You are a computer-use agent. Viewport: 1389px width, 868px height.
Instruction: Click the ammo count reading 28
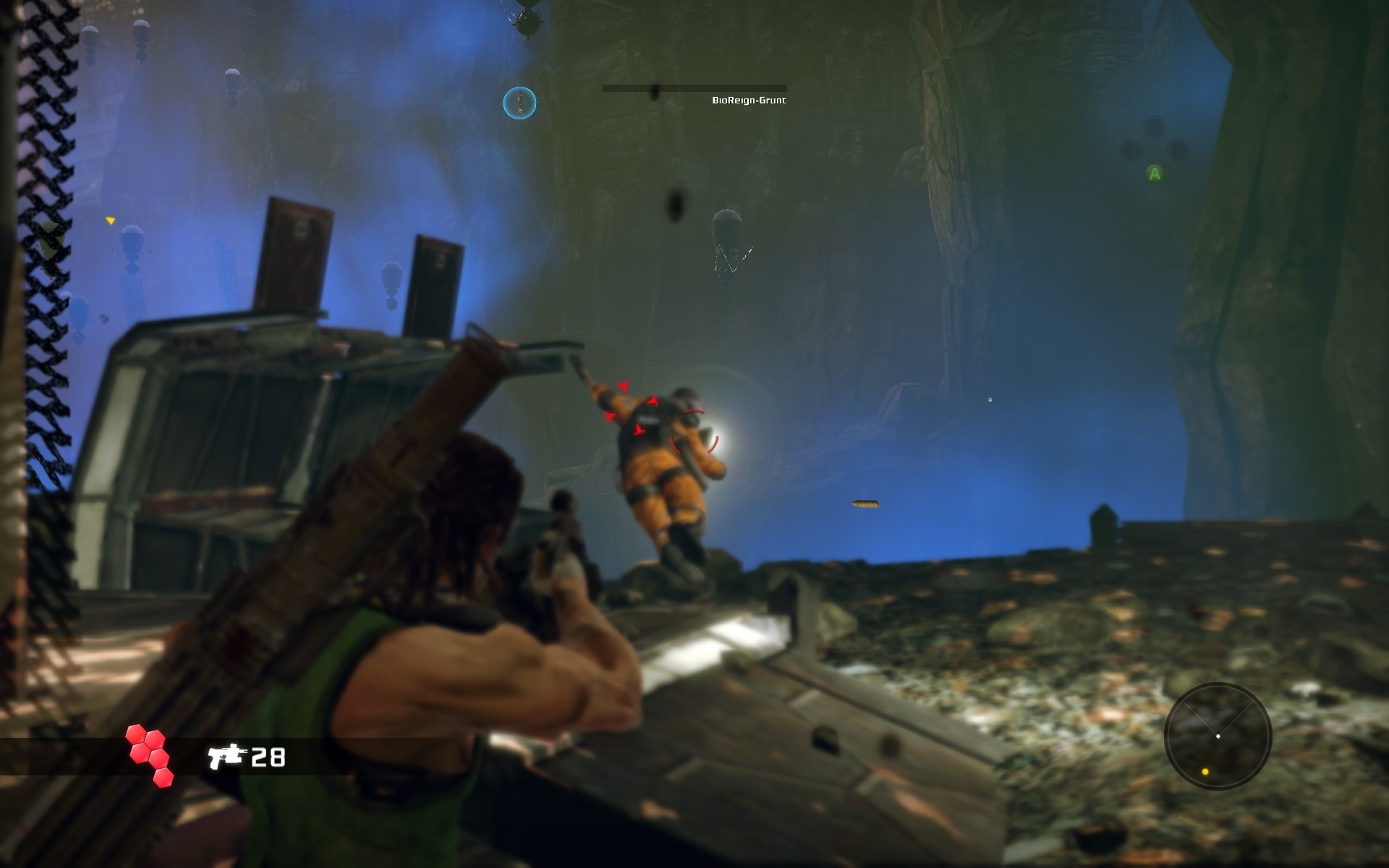pyautogui.click(x=268, y=757)
